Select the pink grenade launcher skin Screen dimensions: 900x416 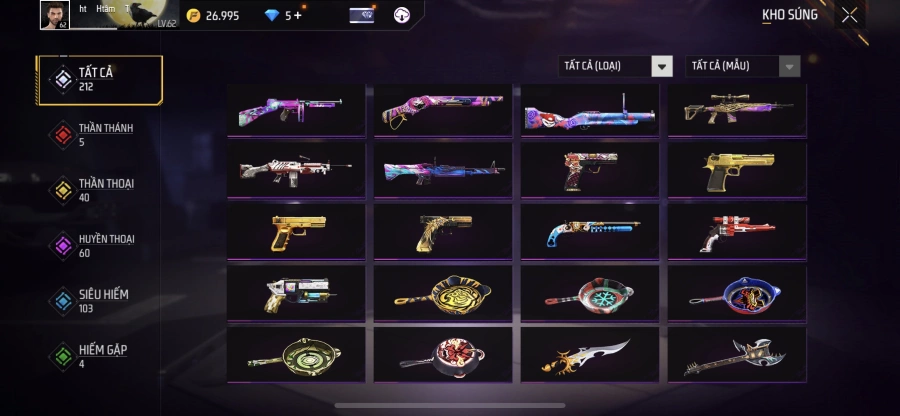pos(589,109)
